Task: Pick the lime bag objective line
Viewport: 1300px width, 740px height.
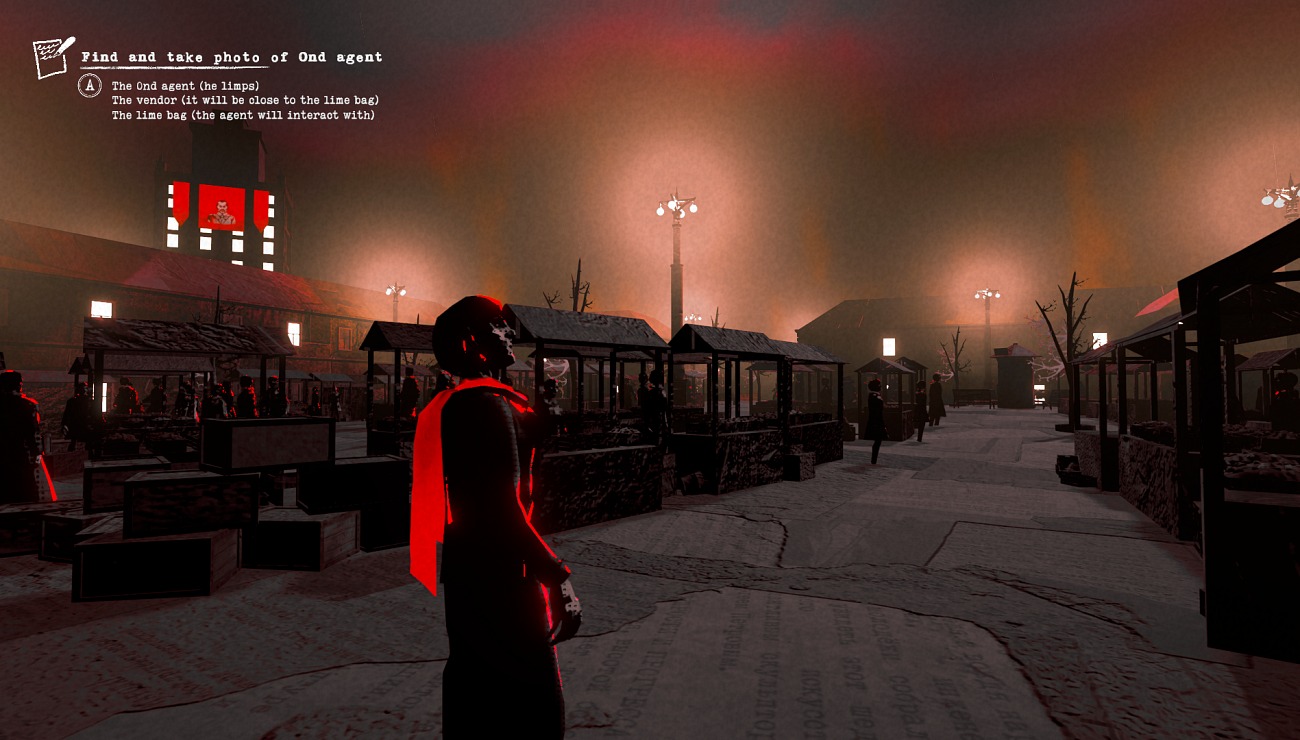Action: click(243, 115)
